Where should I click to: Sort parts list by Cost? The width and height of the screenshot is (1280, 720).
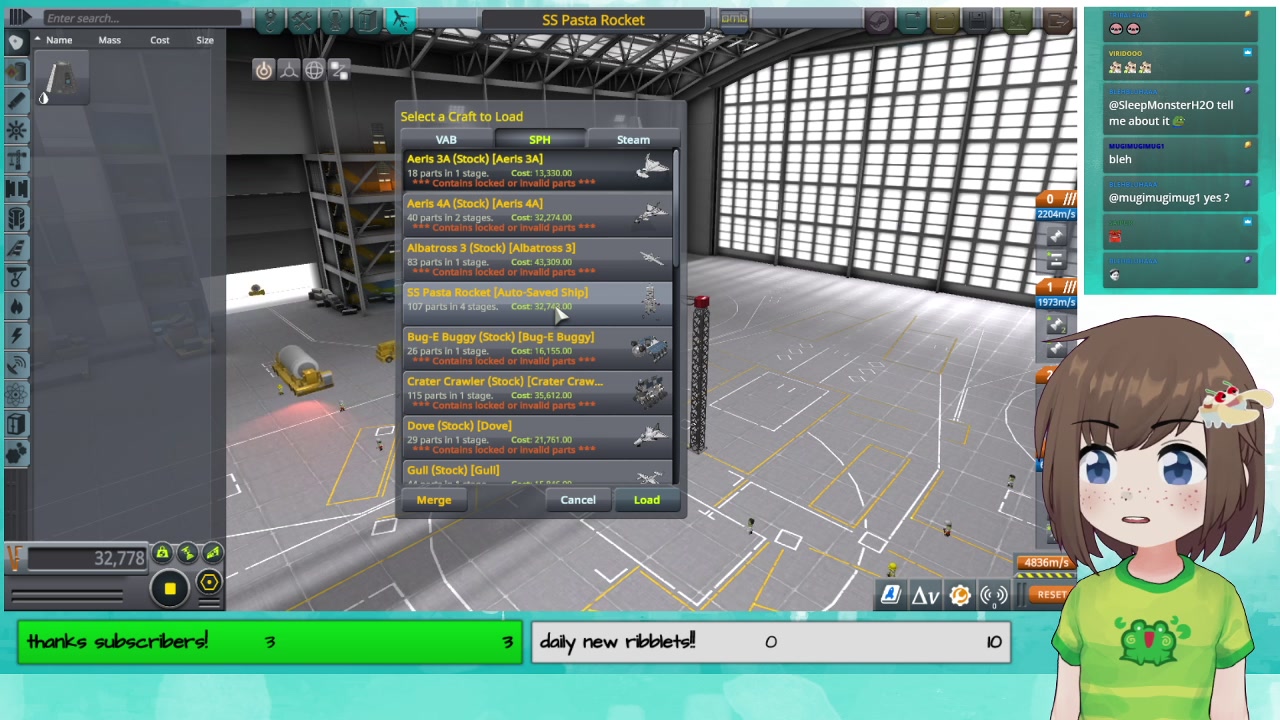click(x=160, y=40)
